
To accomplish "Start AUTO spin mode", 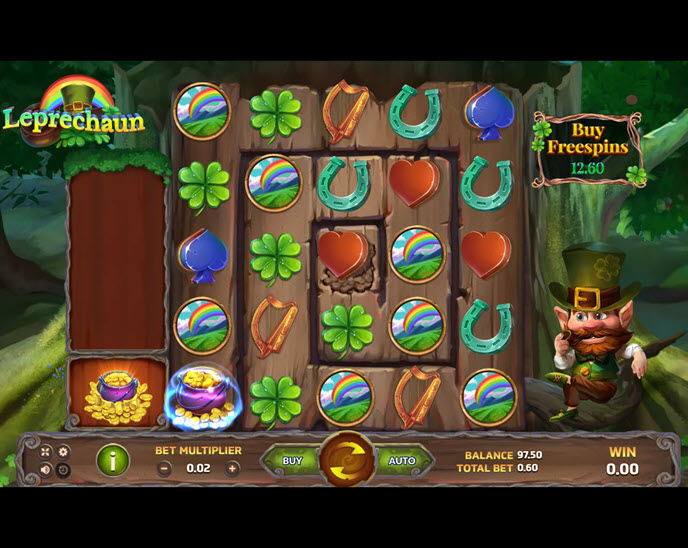I will point(401,461).
